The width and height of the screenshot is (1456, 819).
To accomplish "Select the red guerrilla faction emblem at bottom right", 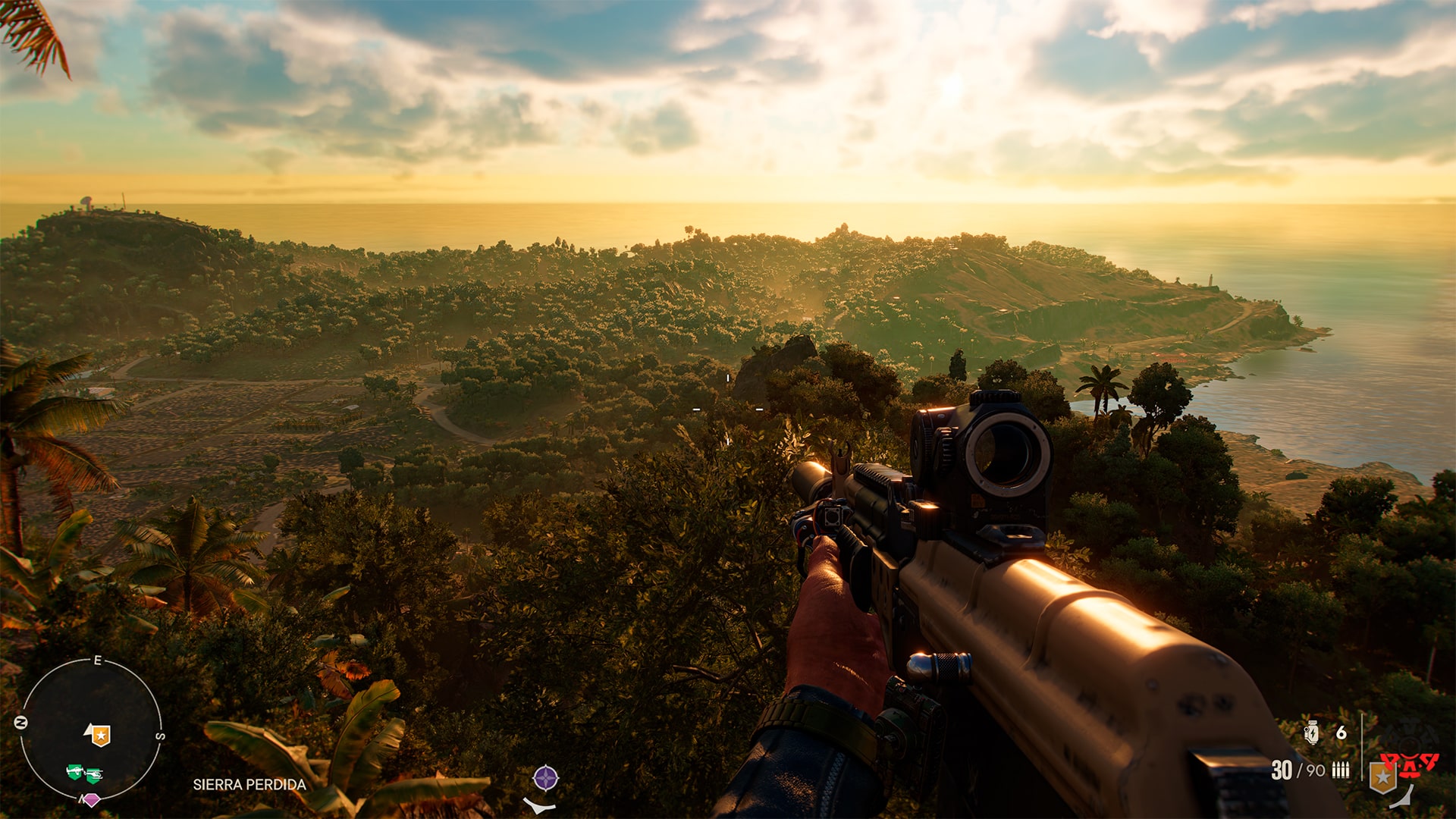I will (1410, 765).
